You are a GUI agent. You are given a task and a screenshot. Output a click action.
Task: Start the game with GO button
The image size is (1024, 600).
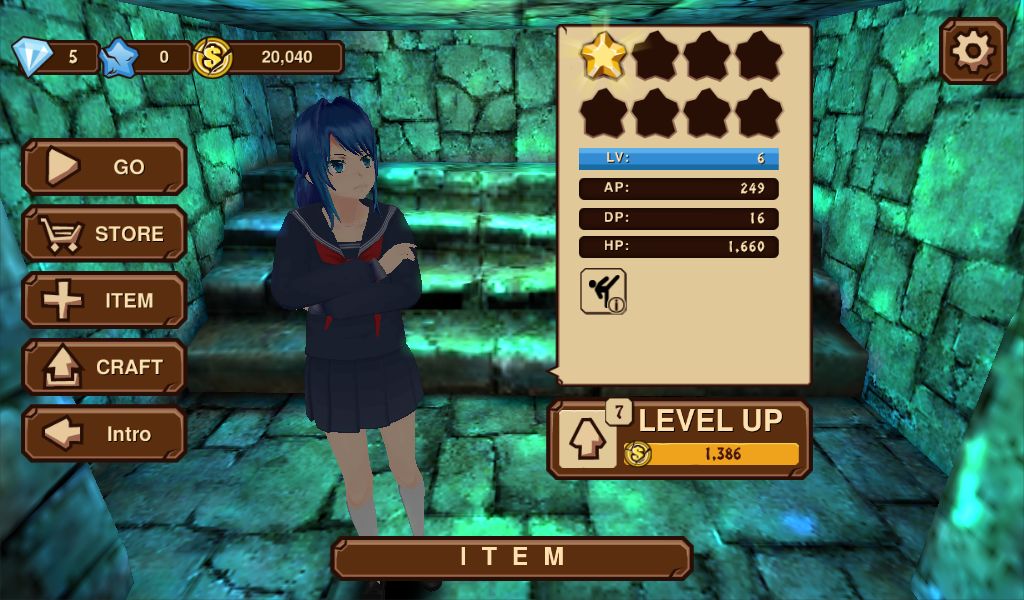pyautogui.click(x=105, y=167)
